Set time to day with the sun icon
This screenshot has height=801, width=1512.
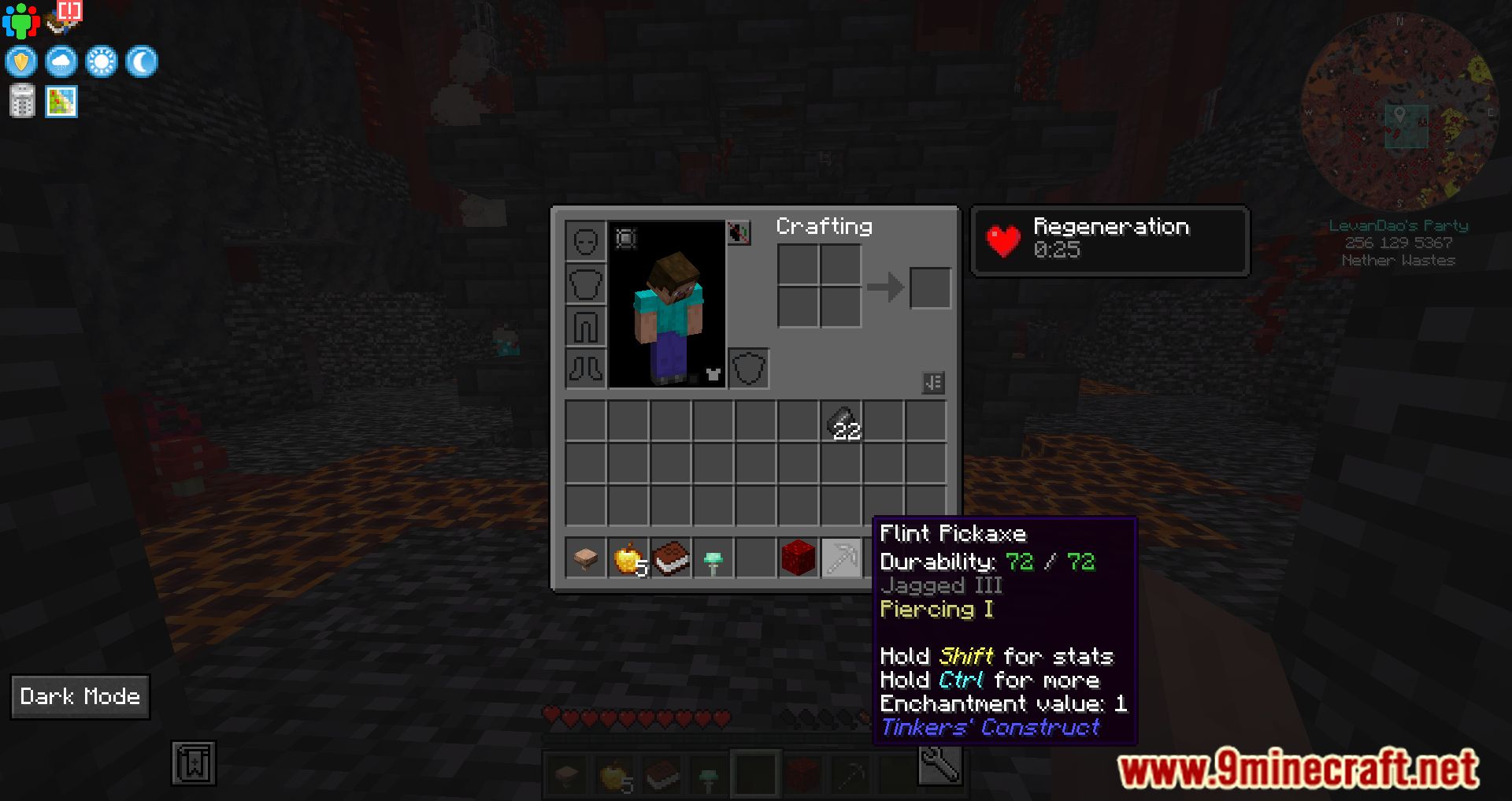[101, 61]
